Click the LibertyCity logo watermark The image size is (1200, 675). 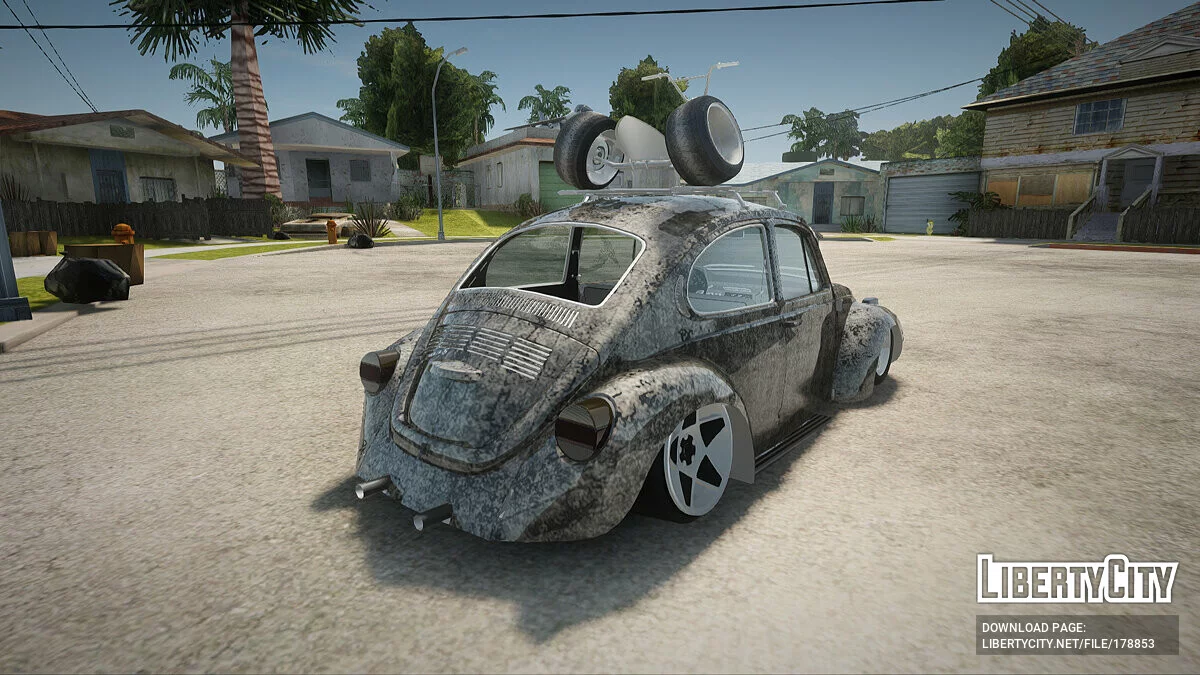coord(1077,579)
